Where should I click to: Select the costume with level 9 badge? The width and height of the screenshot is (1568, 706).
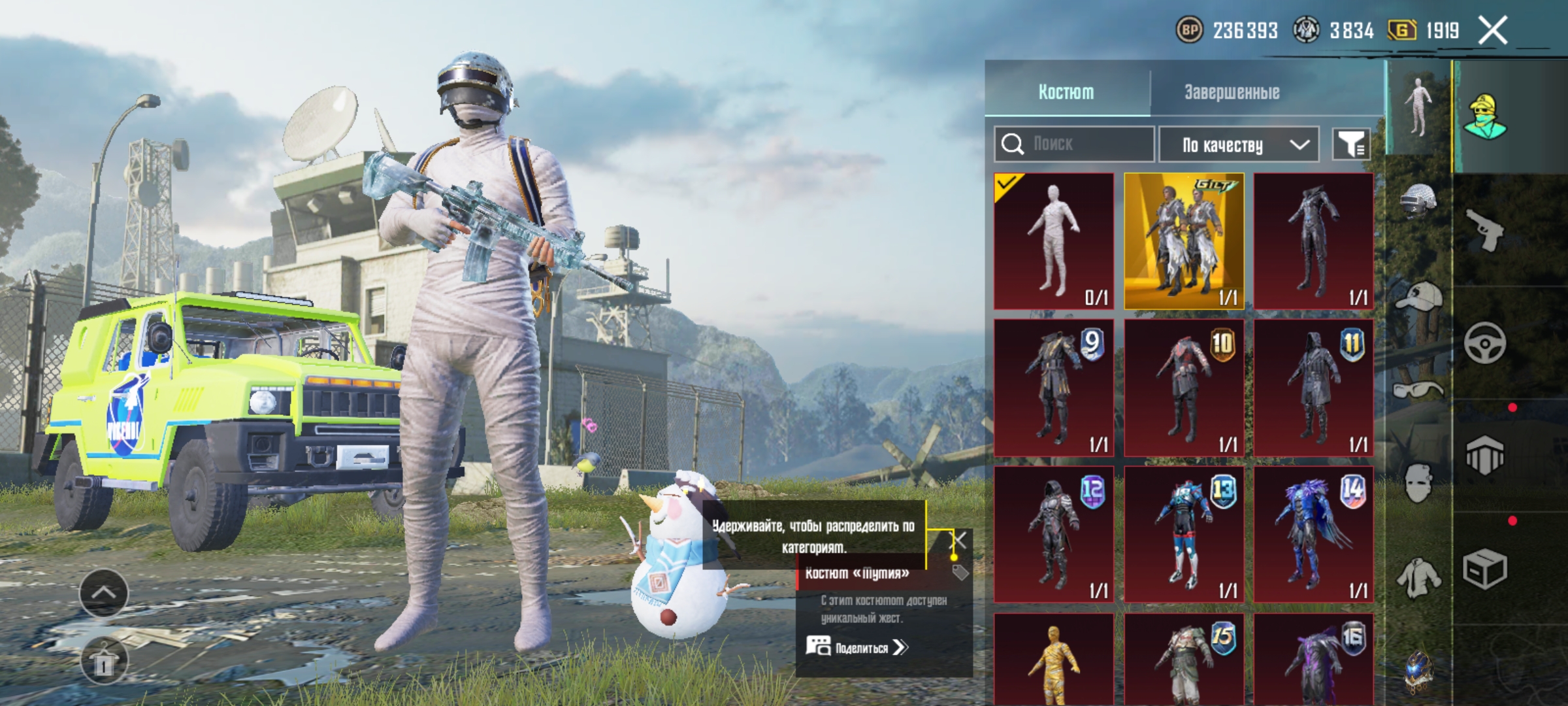[x=1053, y=388]
